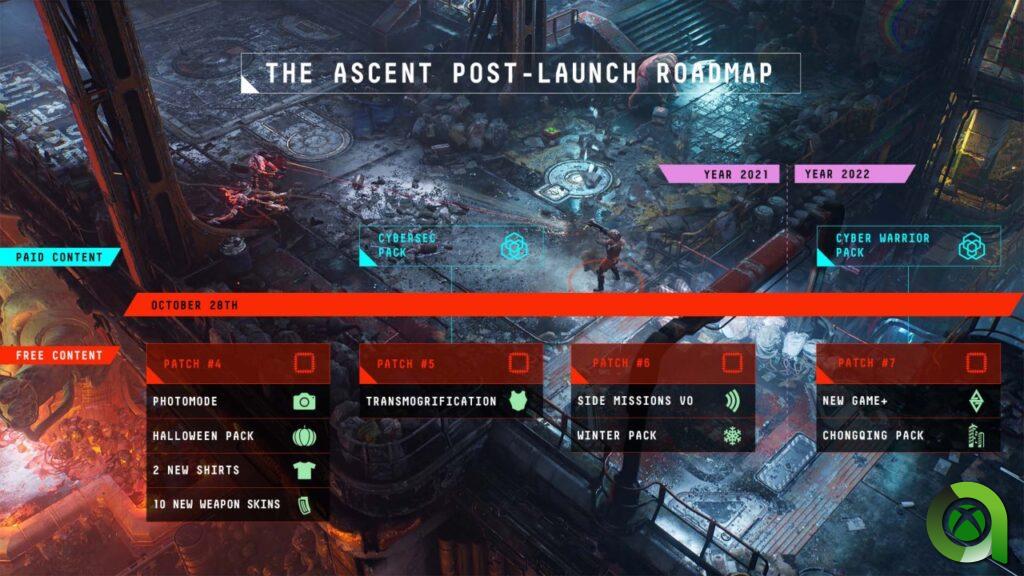Image resolution: width=1024 pixels, height=576 pixels.
Task: Choose the Side Missions VO entry
Action: 663,401
